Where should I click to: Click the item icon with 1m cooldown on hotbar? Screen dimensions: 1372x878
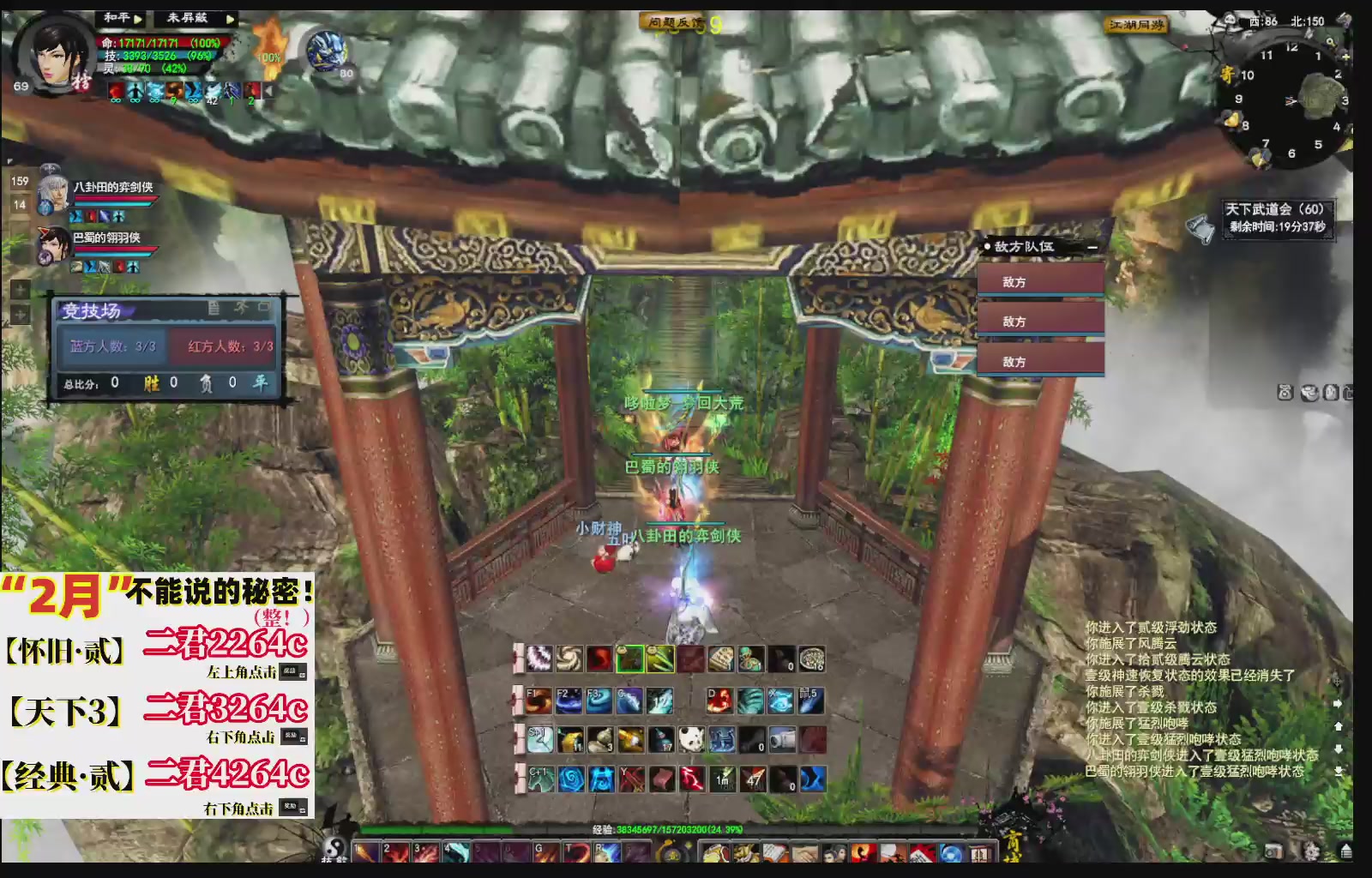723,779
